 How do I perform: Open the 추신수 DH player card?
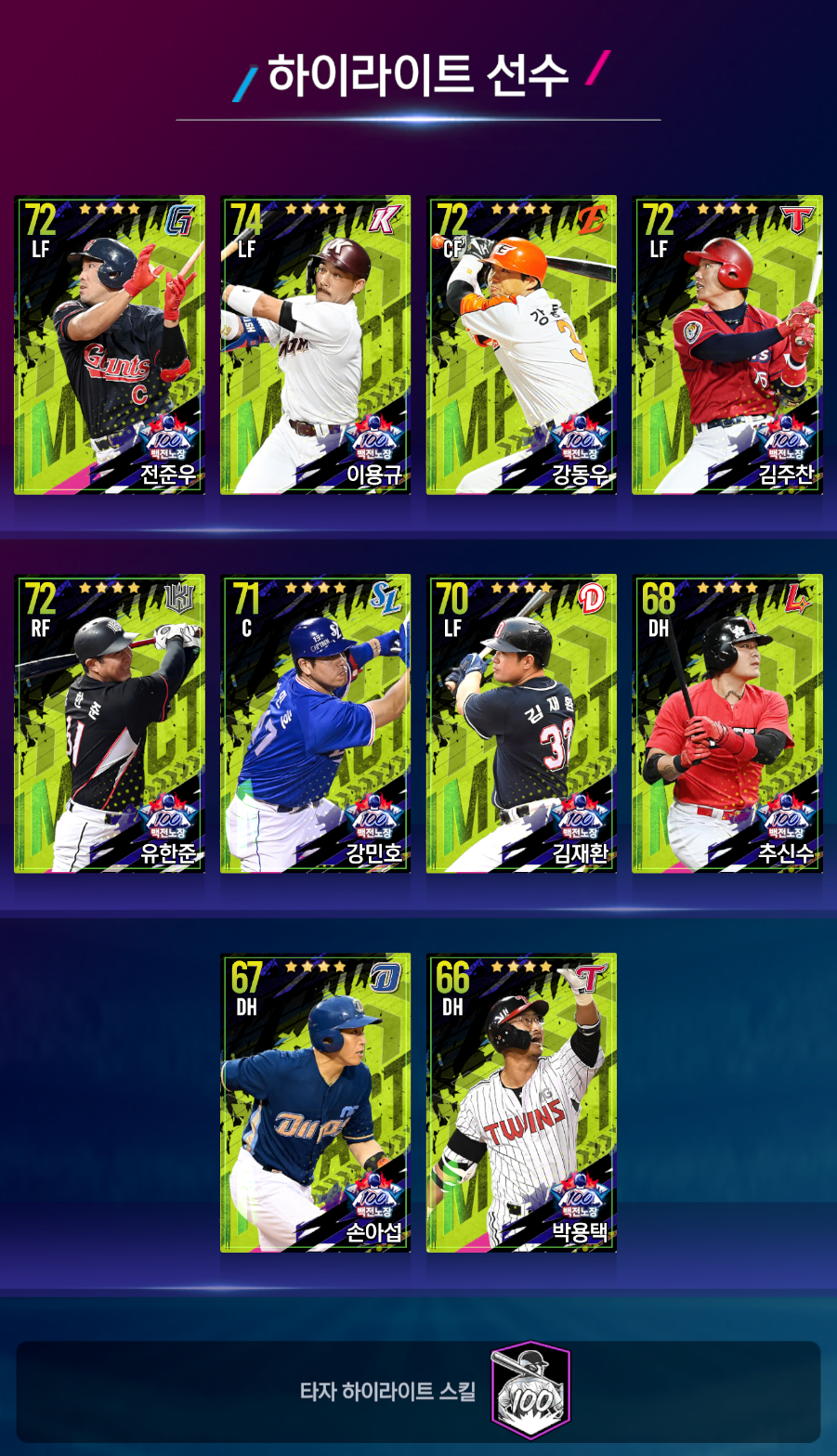(727, 723)
